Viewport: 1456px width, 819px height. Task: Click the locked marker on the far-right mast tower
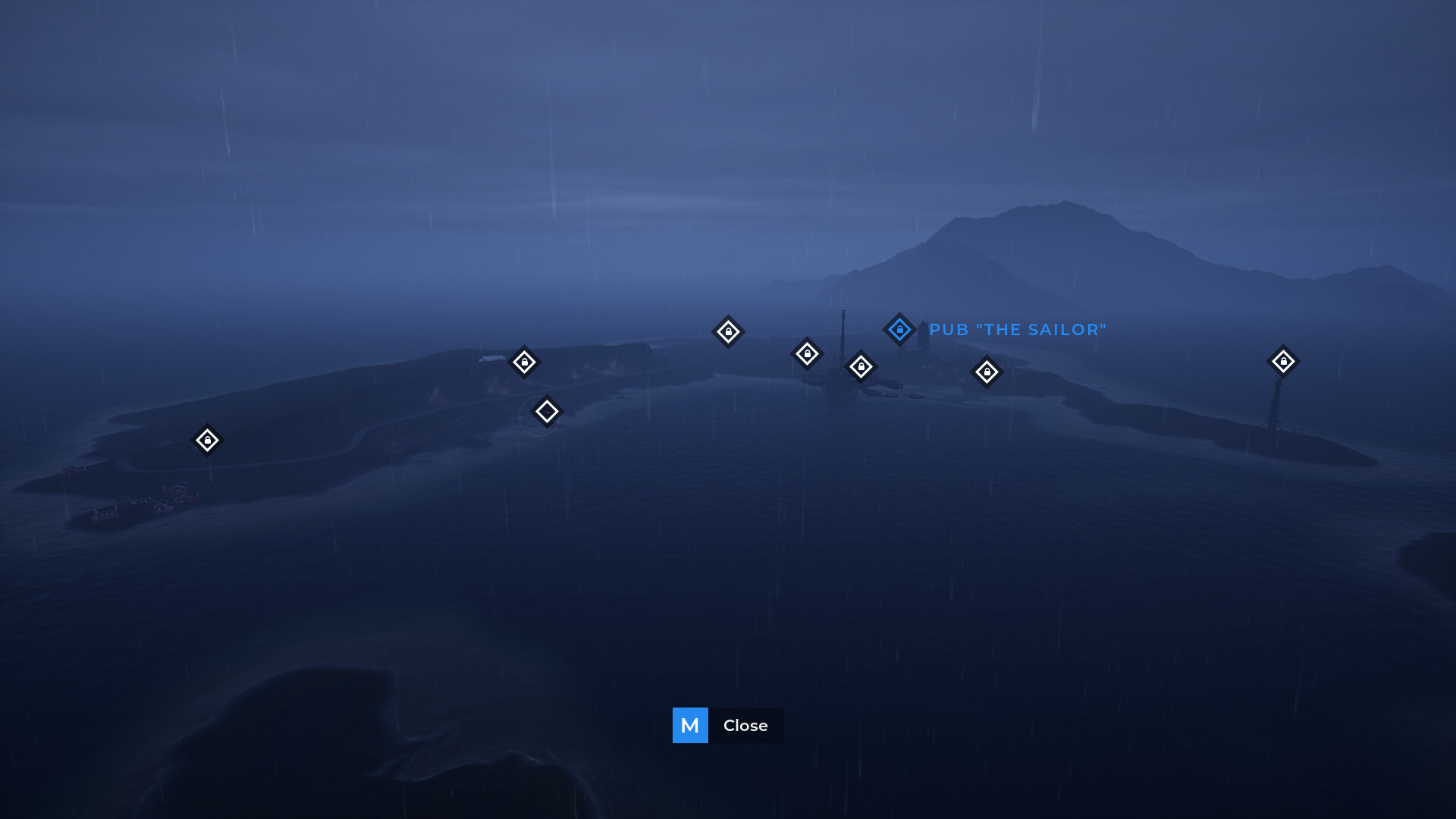pos(1282,362)
